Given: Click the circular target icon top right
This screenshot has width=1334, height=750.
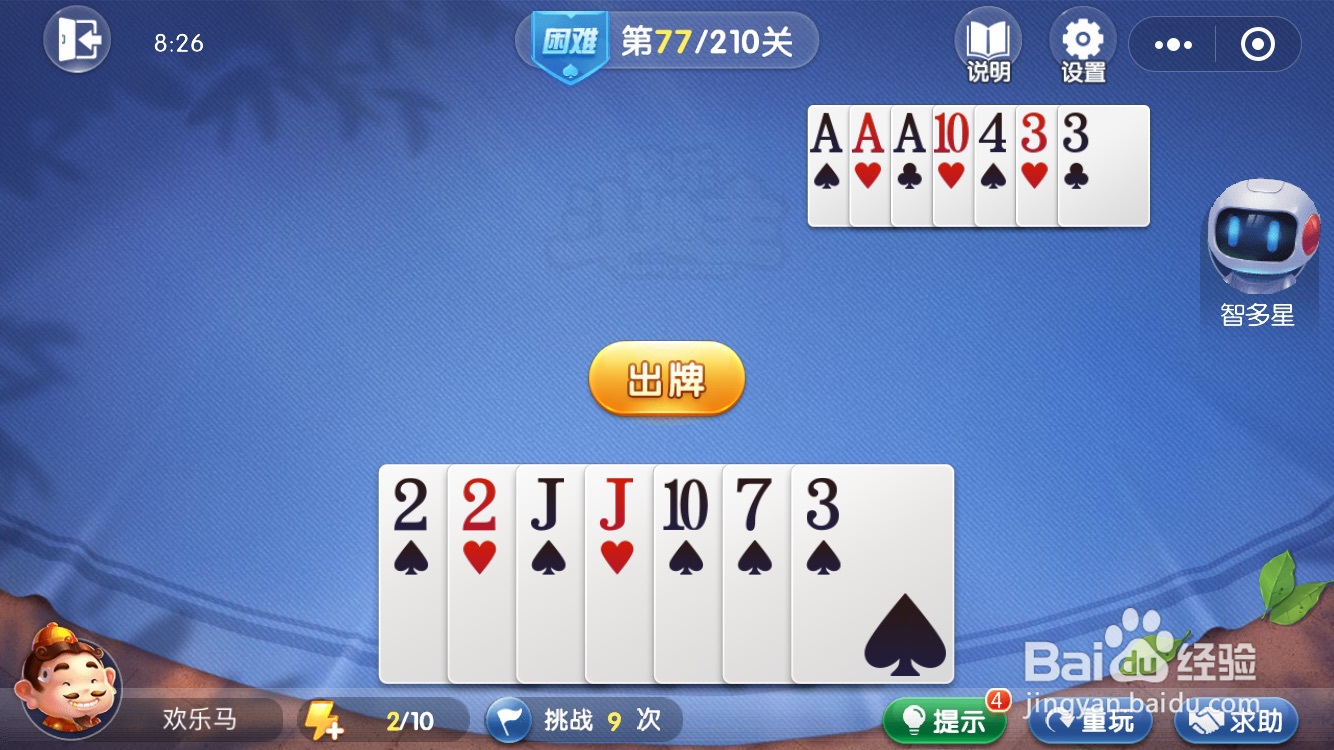Looking at the screenshot, I should tap(1258, 44).
